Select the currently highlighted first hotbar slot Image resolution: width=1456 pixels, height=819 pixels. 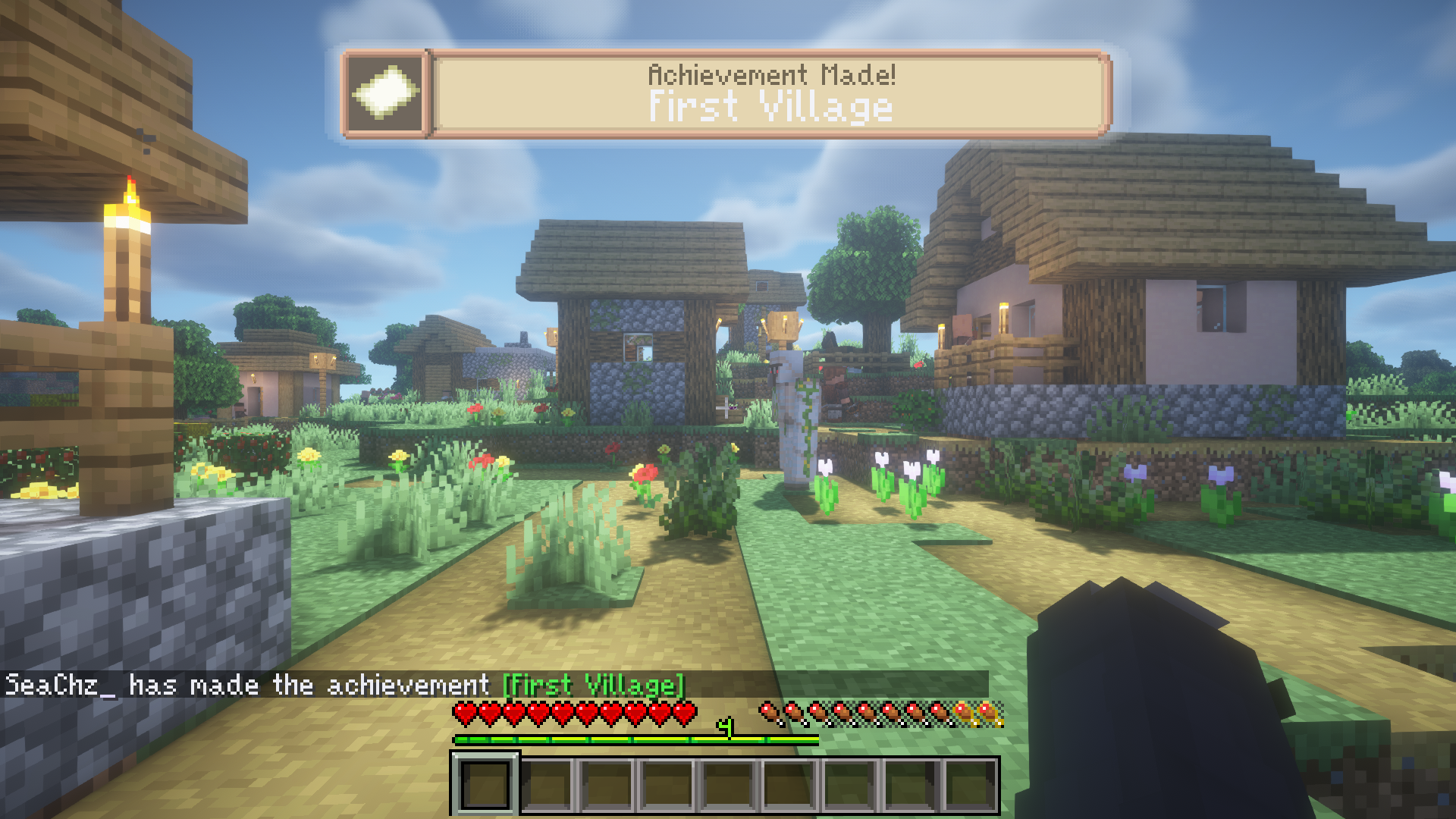(487, 781)
